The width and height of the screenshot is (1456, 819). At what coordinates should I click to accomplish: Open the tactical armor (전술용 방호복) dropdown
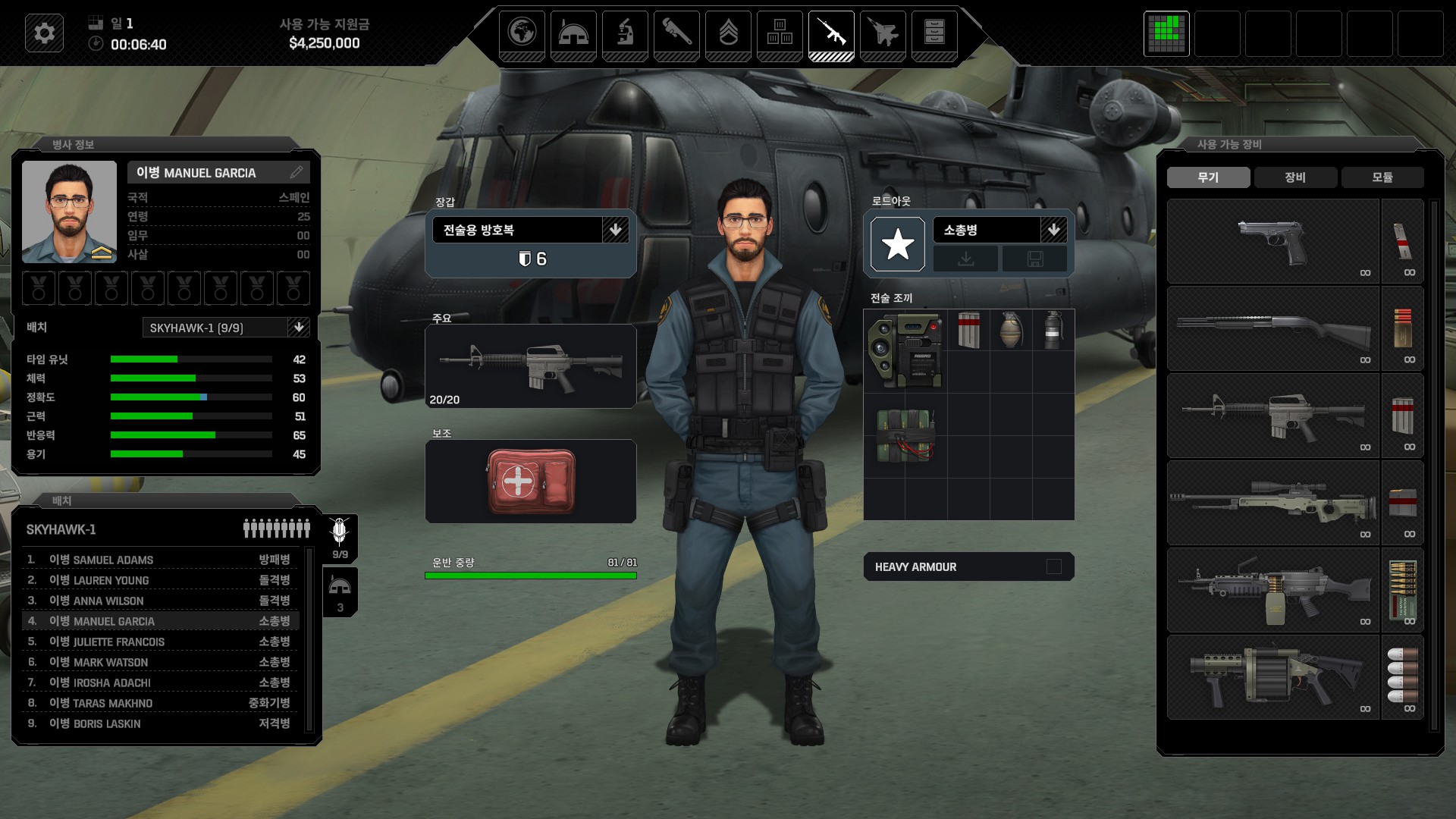pos(615,230)
